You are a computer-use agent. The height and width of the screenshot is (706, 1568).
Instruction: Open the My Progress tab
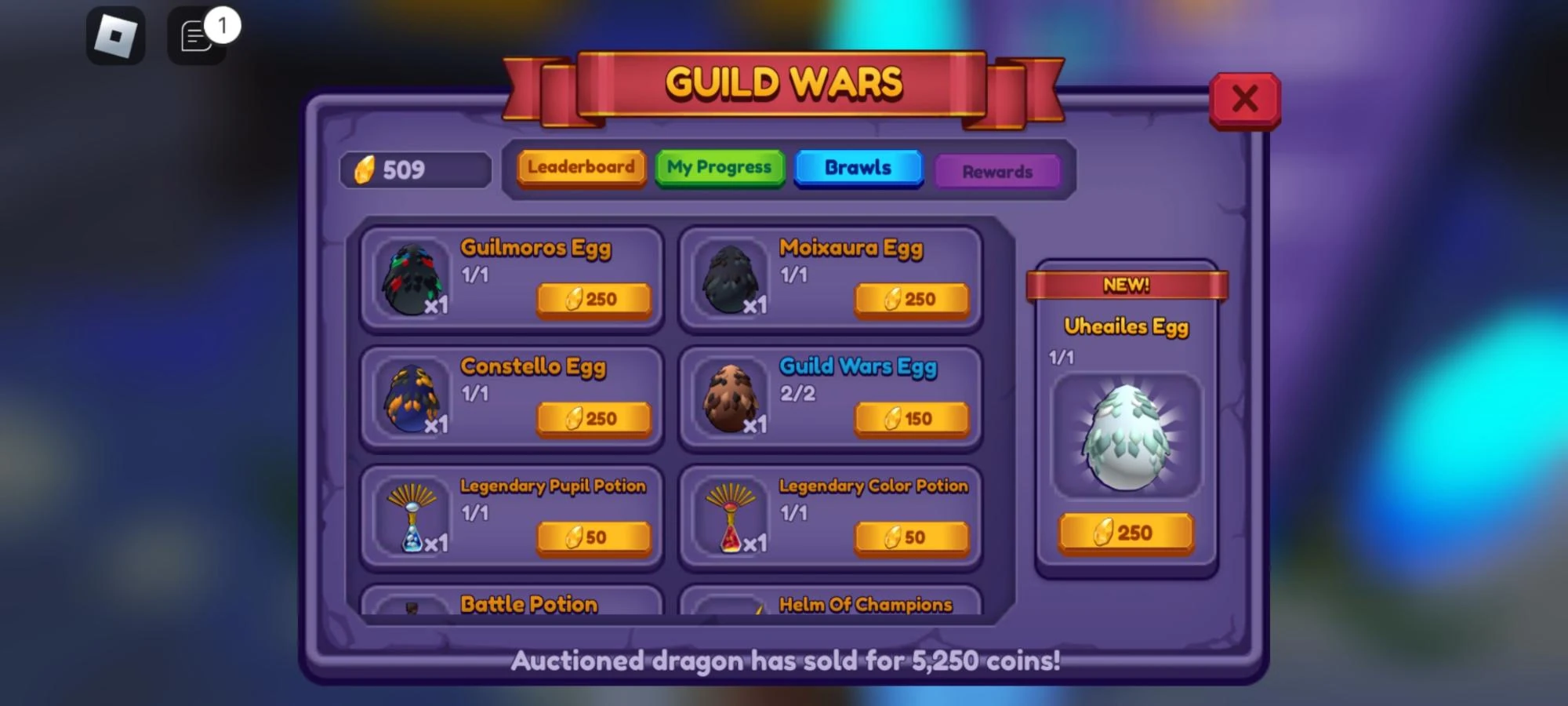pyautogui.click(x=718, y=167)
